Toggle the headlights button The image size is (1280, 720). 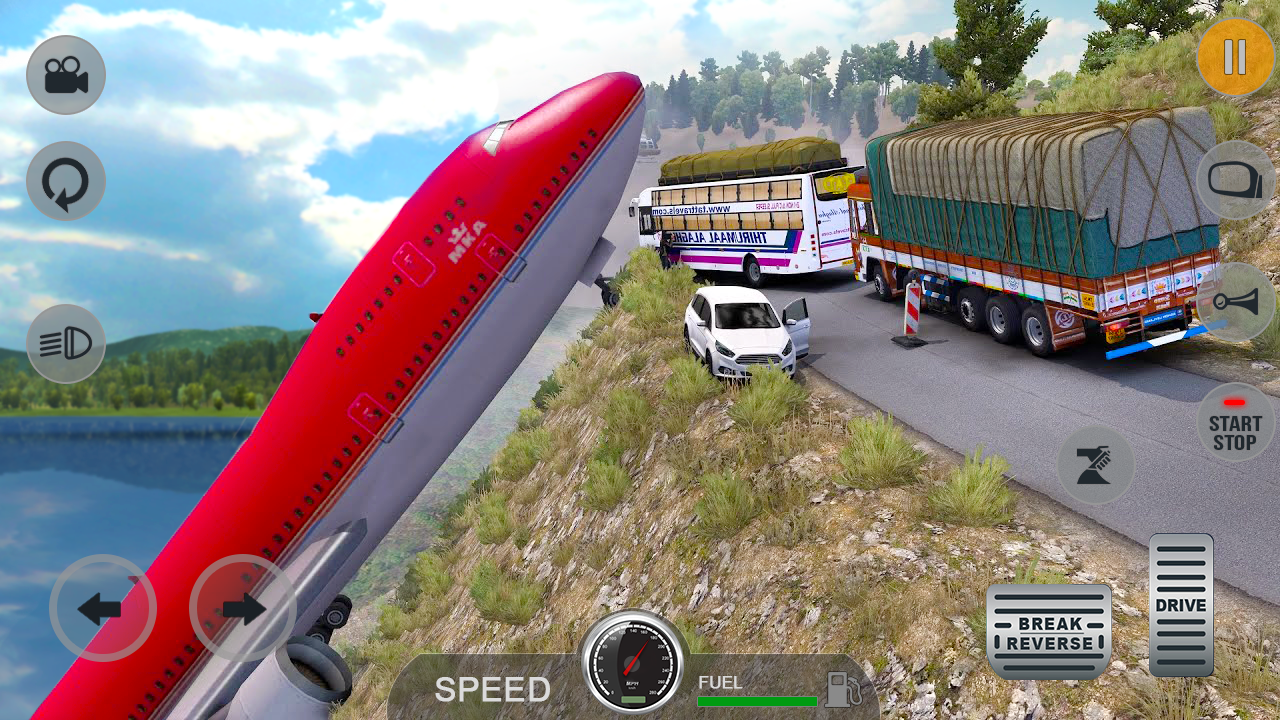pos(66,344)
